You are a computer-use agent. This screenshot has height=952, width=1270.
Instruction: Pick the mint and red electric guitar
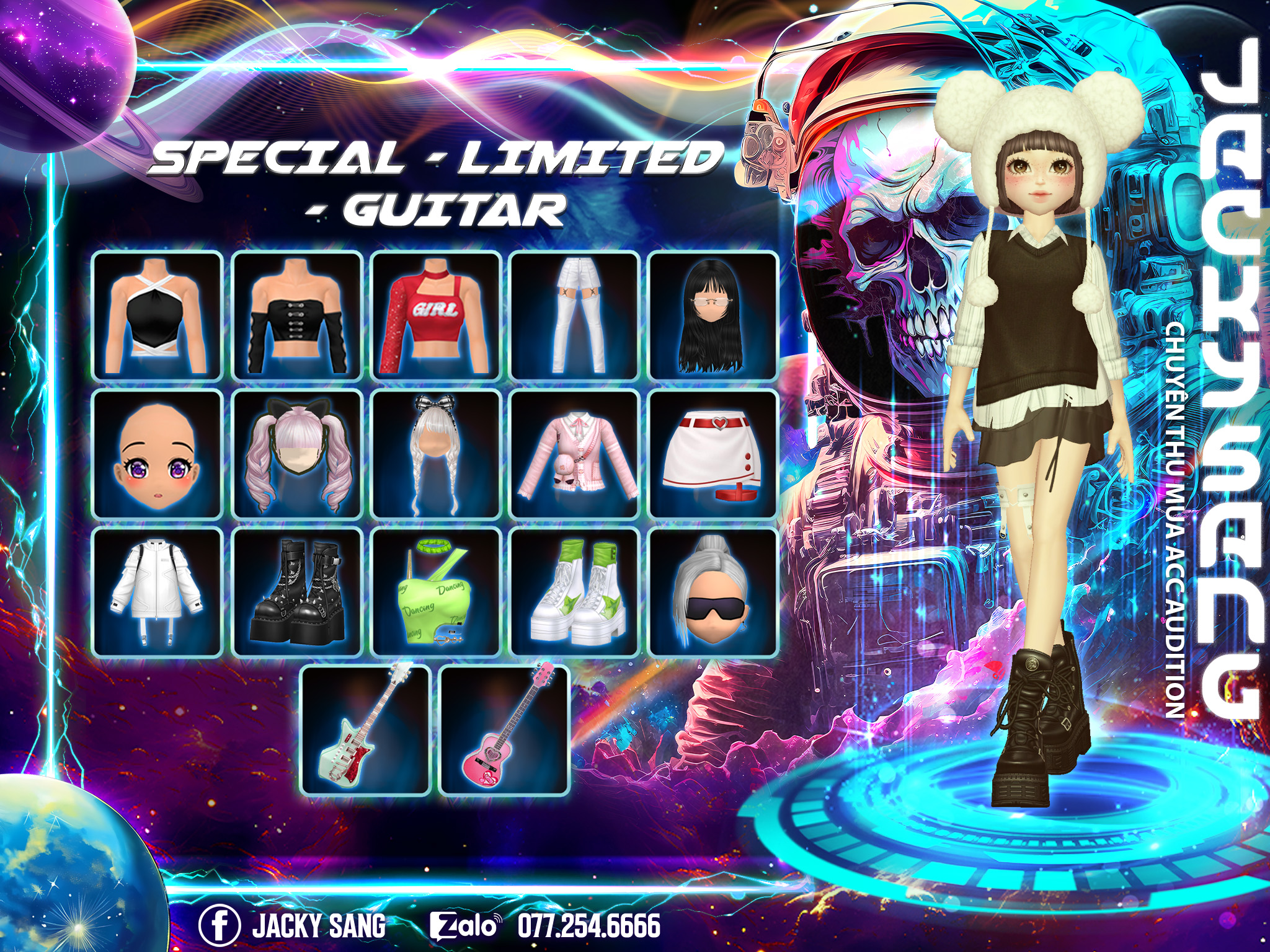(366, 729)
